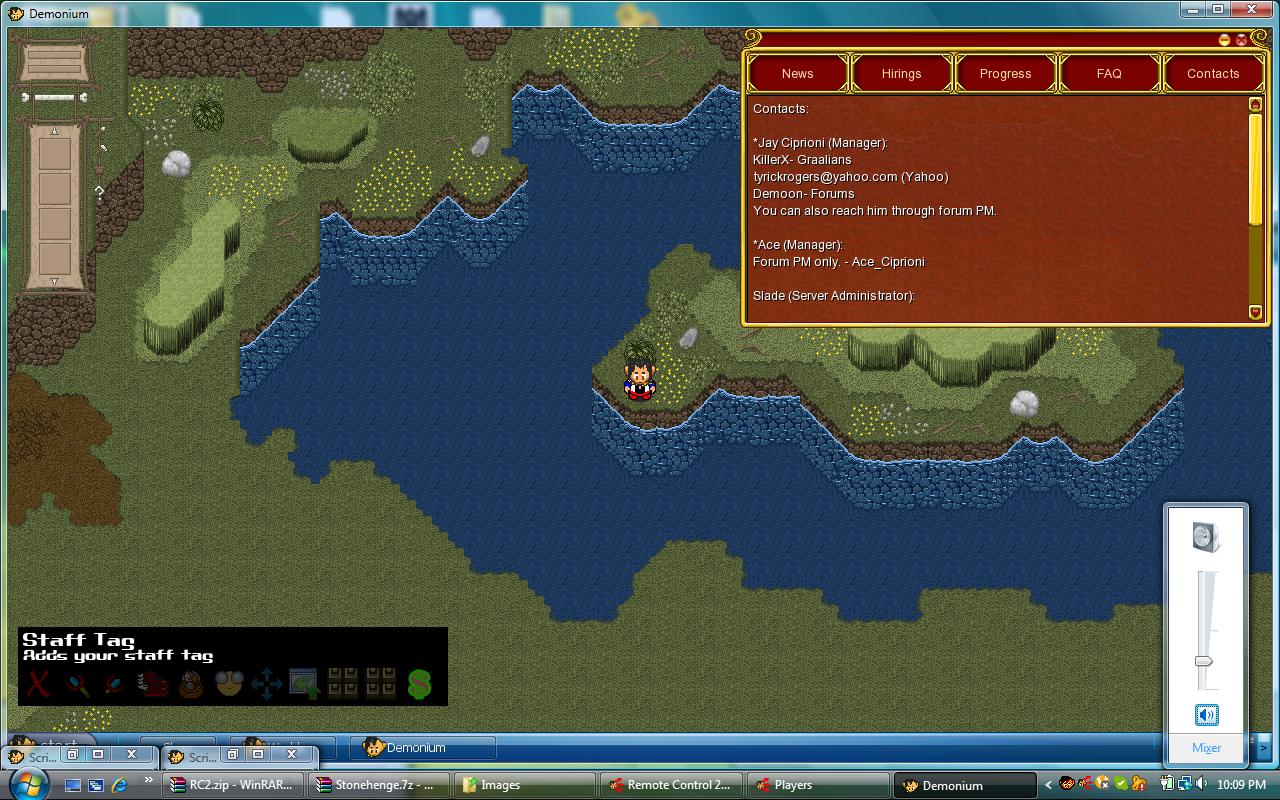
Task: Switch to the Hirings tab
Action: click(901, 73)
